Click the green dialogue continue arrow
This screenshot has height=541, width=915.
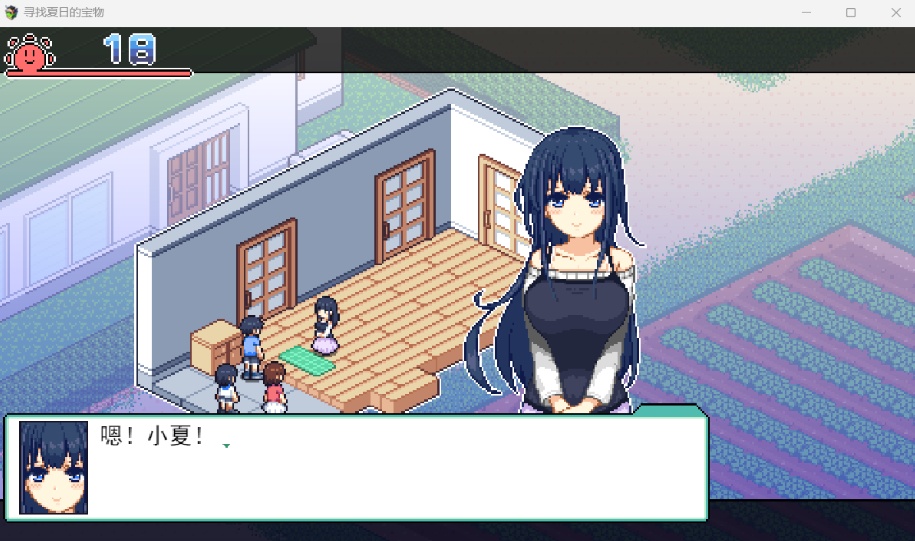coord(226,446)
